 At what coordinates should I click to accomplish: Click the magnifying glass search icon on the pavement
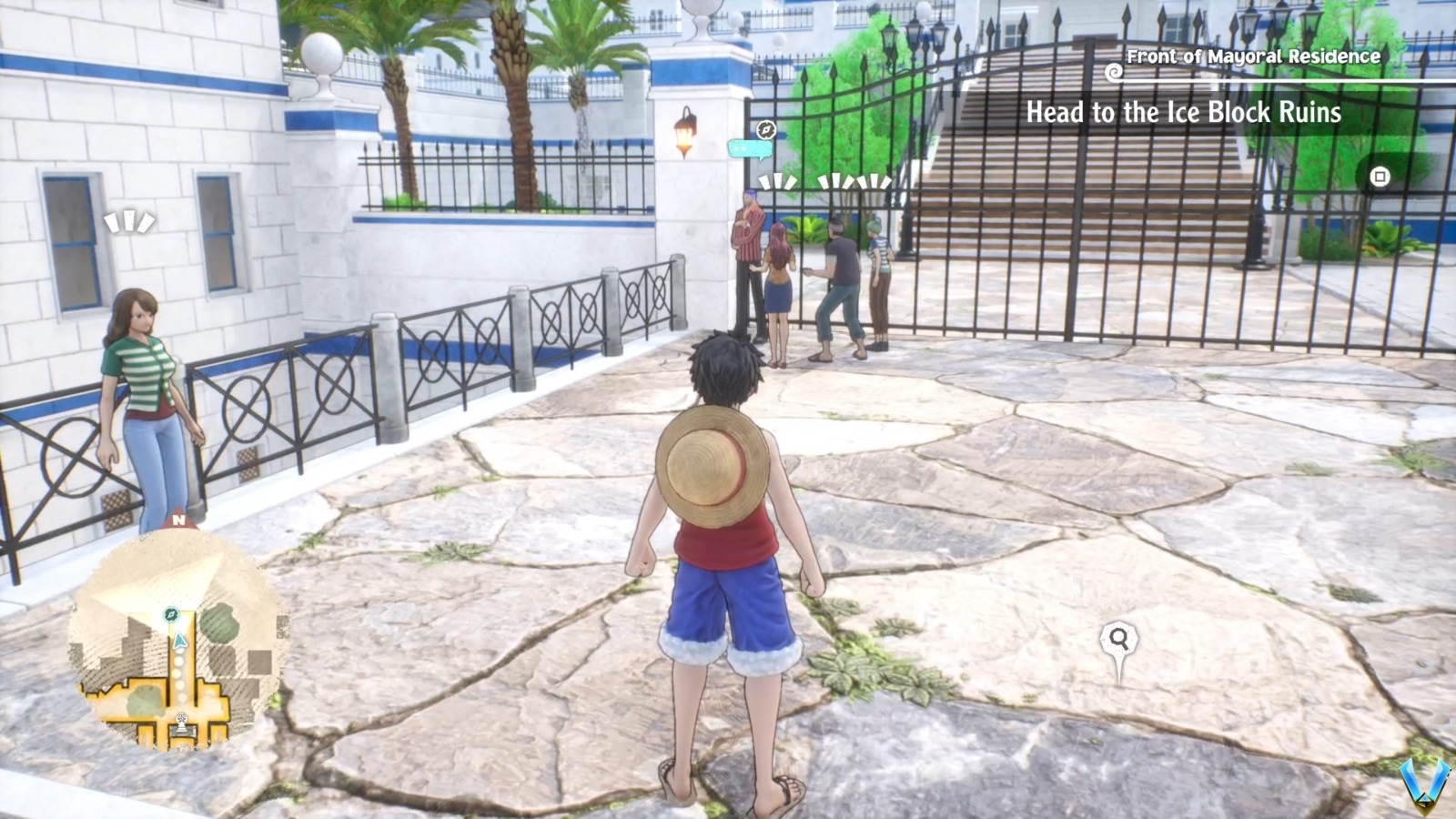[x=1121, y=639]
